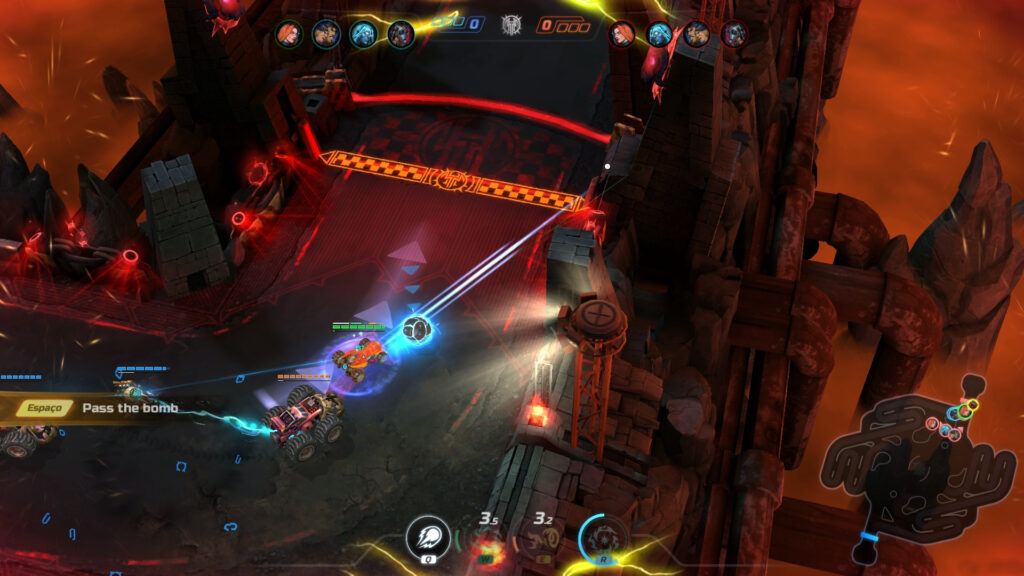The height and width of the screenshot is (576, 1024).
Task: Select green-ringed red-haired pilot portrait
Action: pyautogui.click(x=289, y=34)
